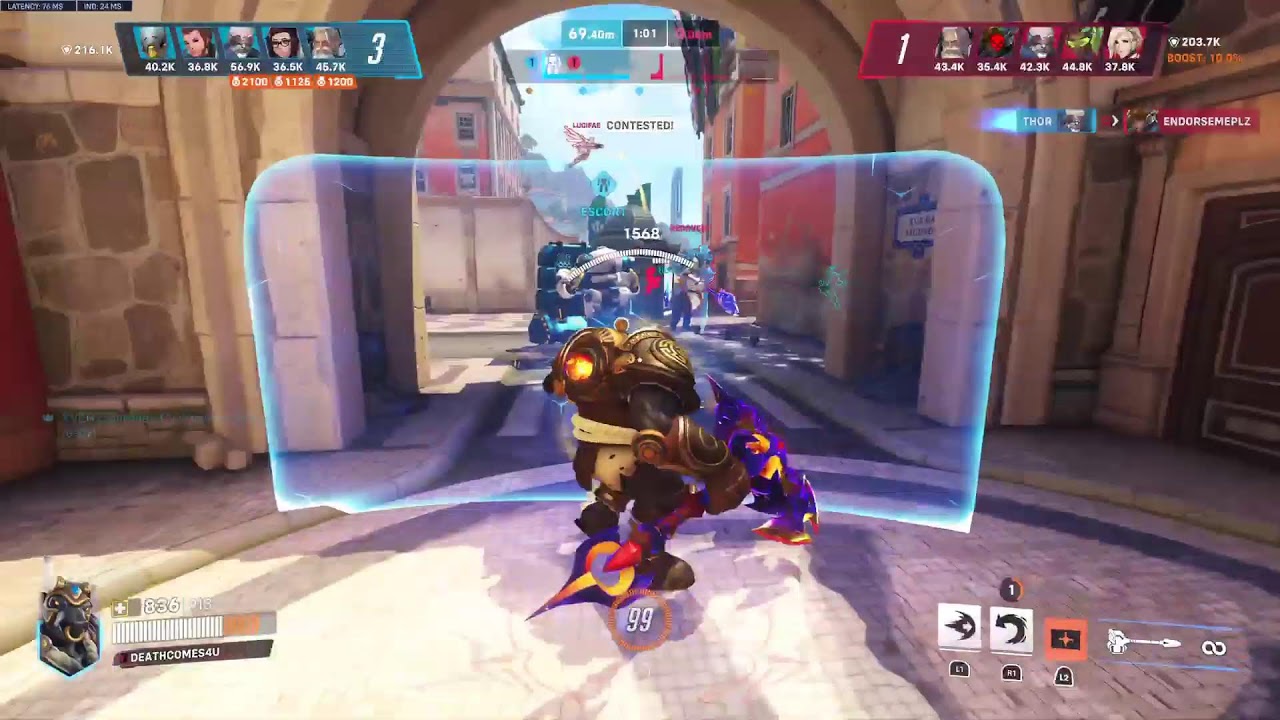The image size is (1280, 720).
Task: Select blue team portrait with 40.2K
Action: pyautogui.click(x=159, y=45)
